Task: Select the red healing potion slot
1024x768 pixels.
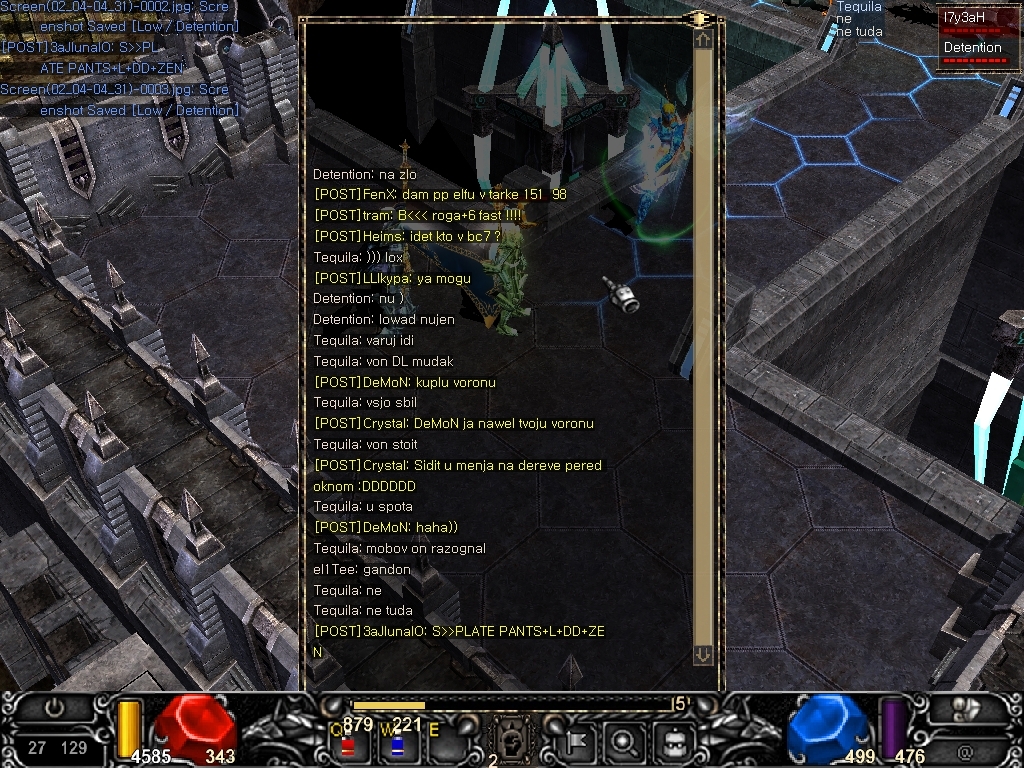Action: (349, 744)
